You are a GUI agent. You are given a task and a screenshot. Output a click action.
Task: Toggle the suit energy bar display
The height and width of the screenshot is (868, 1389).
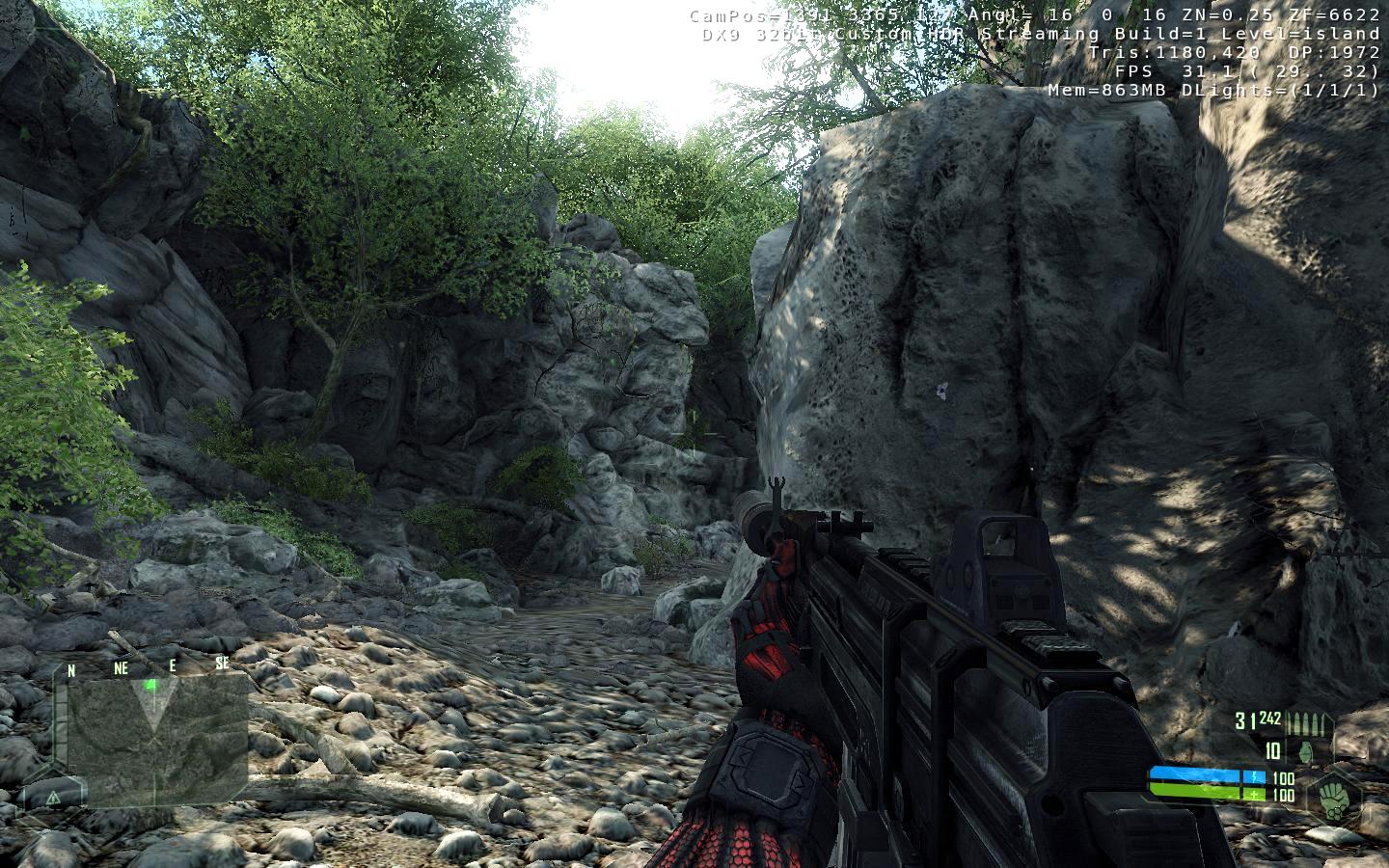coord(1190,773)
